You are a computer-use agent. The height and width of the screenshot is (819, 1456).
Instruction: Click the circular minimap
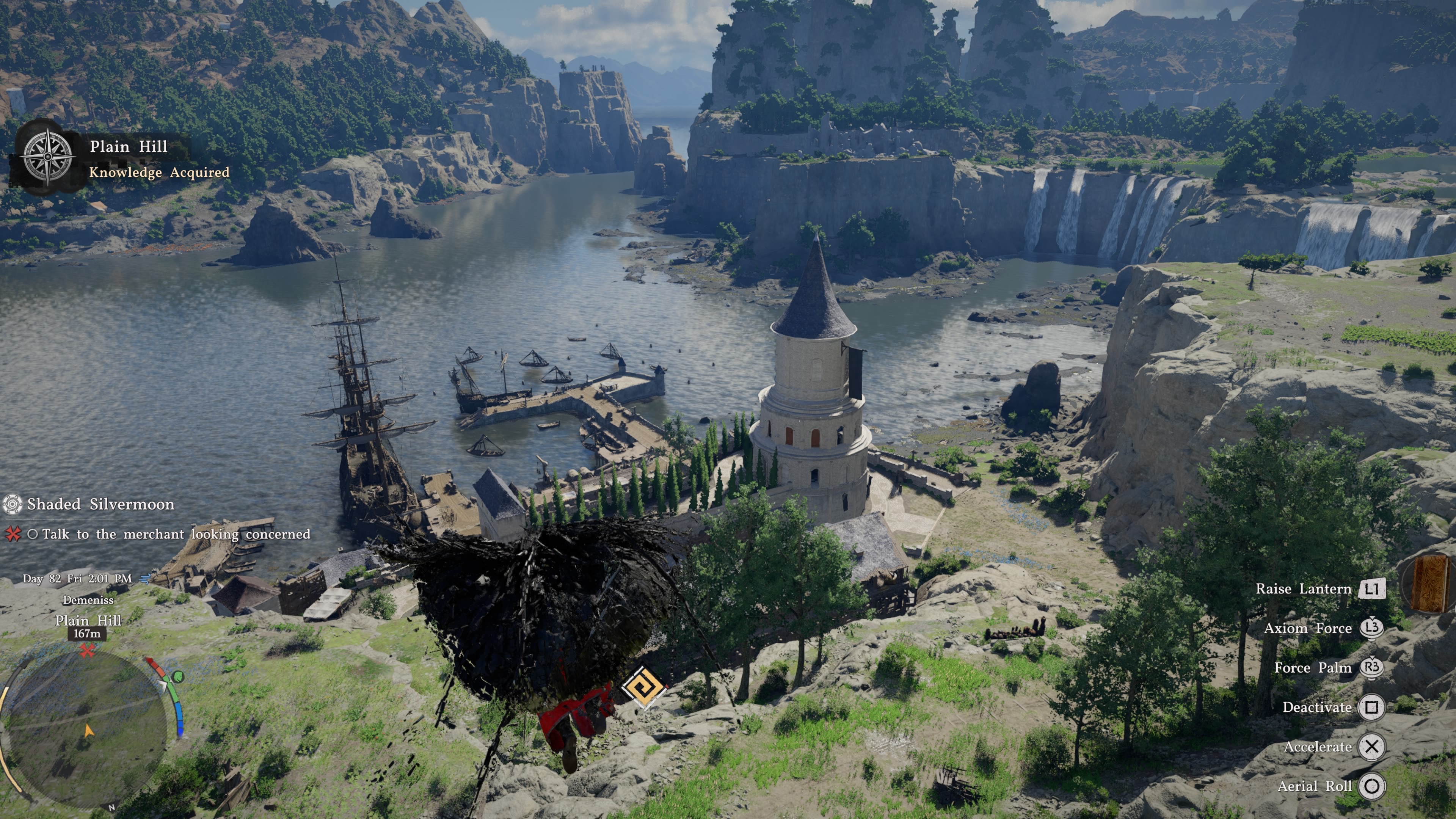pos(85,729)
